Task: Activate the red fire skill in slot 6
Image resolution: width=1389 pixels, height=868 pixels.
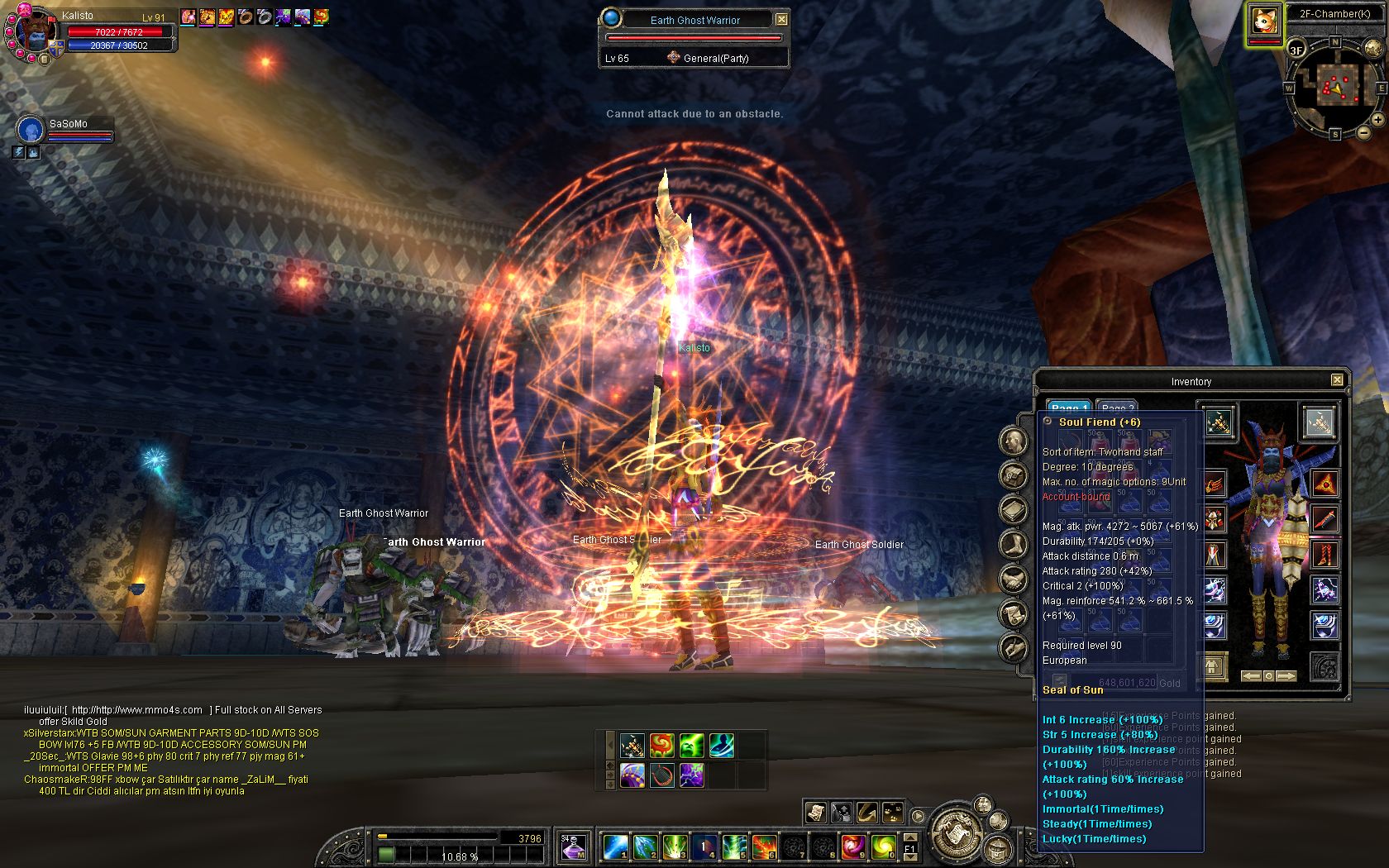Action: (x=764, y=847)
